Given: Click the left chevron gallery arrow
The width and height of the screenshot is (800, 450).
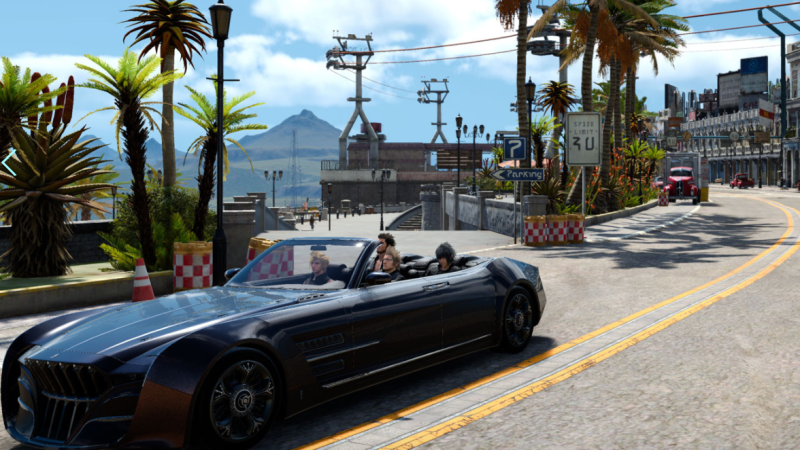Looking at the screenshot, I should (8, 162).
